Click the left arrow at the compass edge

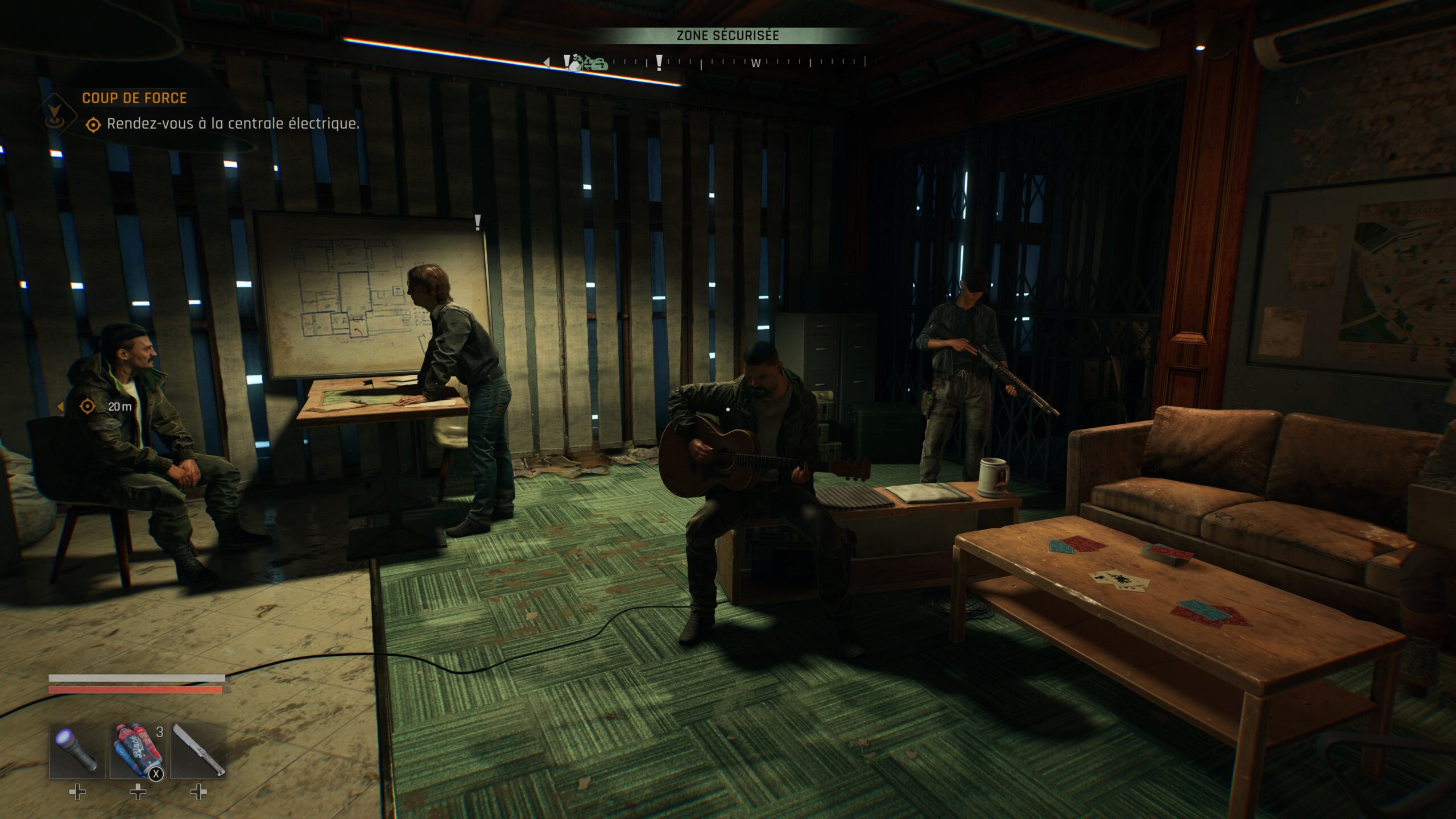(x=547, y=63)
